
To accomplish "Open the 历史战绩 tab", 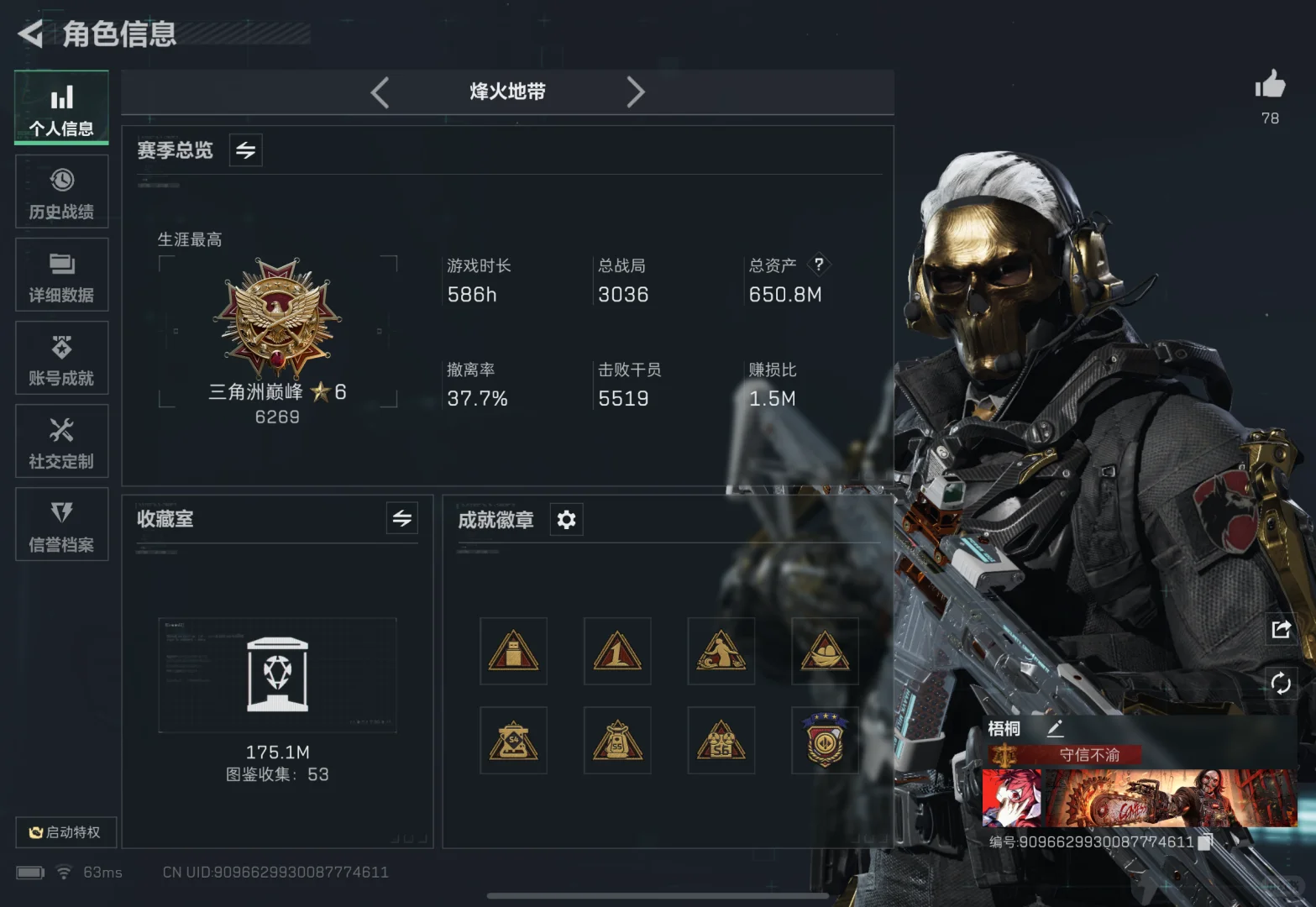I will pyautogui.click(x=61, y=191).
